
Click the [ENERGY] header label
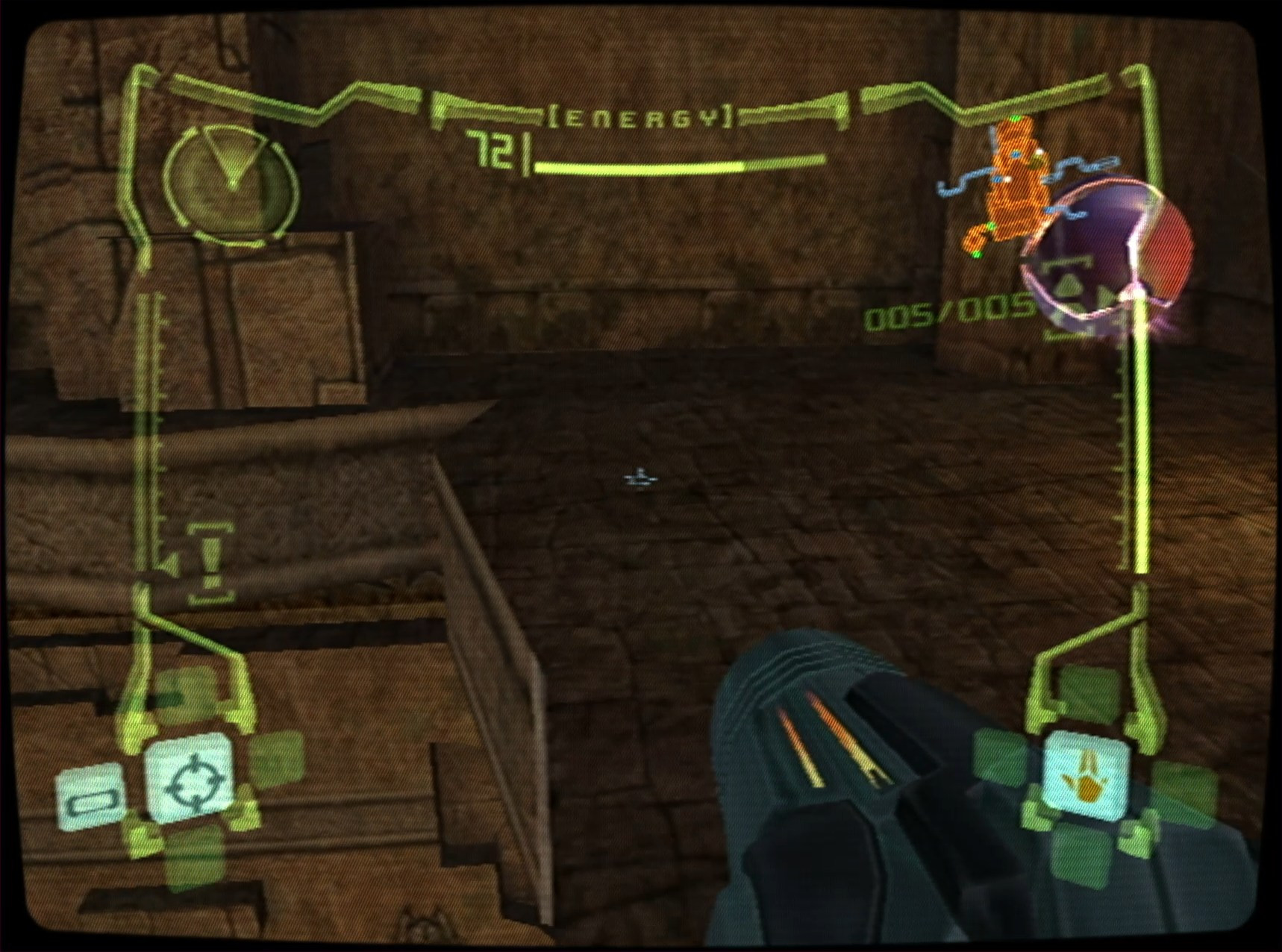coord(643,116)
